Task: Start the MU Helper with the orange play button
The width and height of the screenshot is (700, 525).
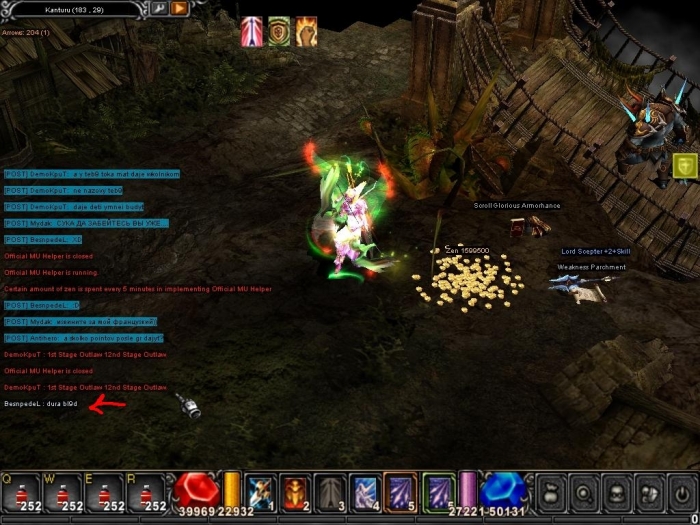Action: pyautogui.click(x=180, y=9)
